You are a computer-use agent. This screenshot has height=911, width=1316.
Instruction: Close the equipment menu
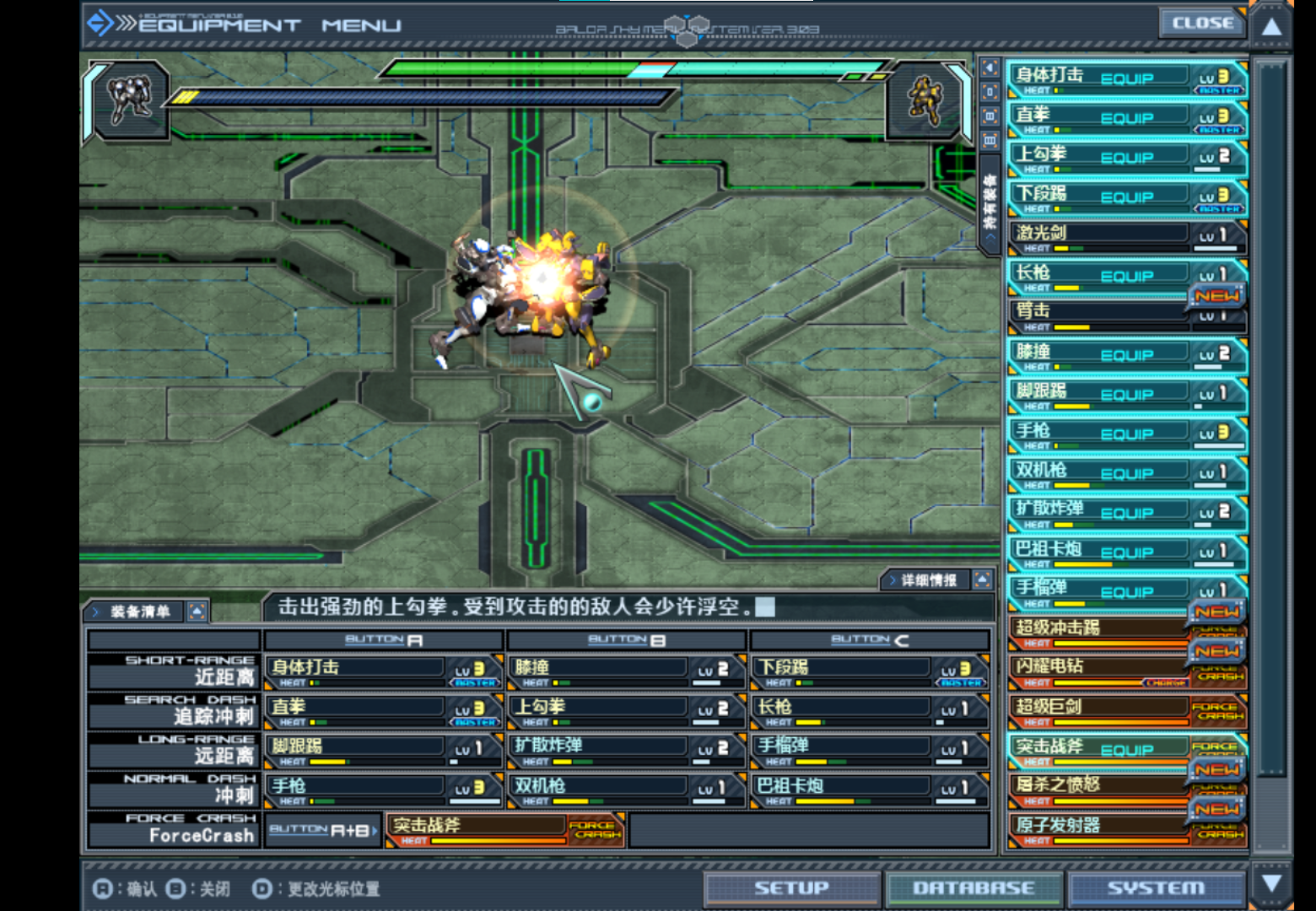[1202, 24]
